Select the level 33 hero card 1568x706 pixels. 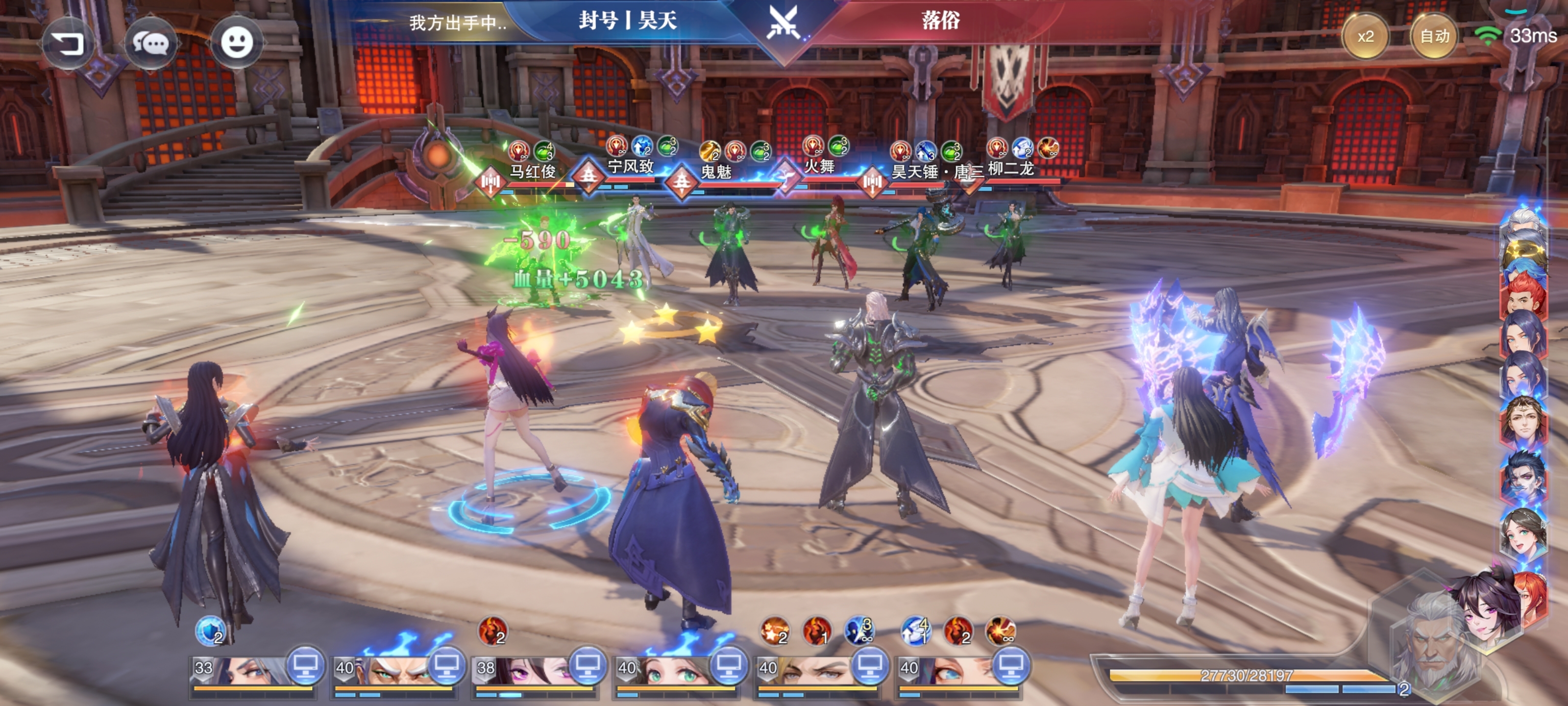(x=244, y=671)
